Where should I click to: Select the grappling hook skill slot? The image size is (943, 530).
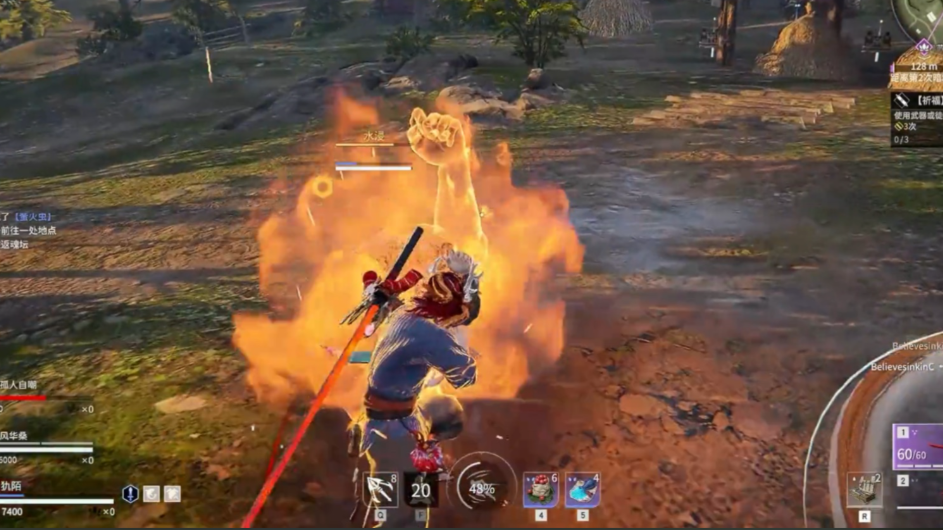click(381, 489)
